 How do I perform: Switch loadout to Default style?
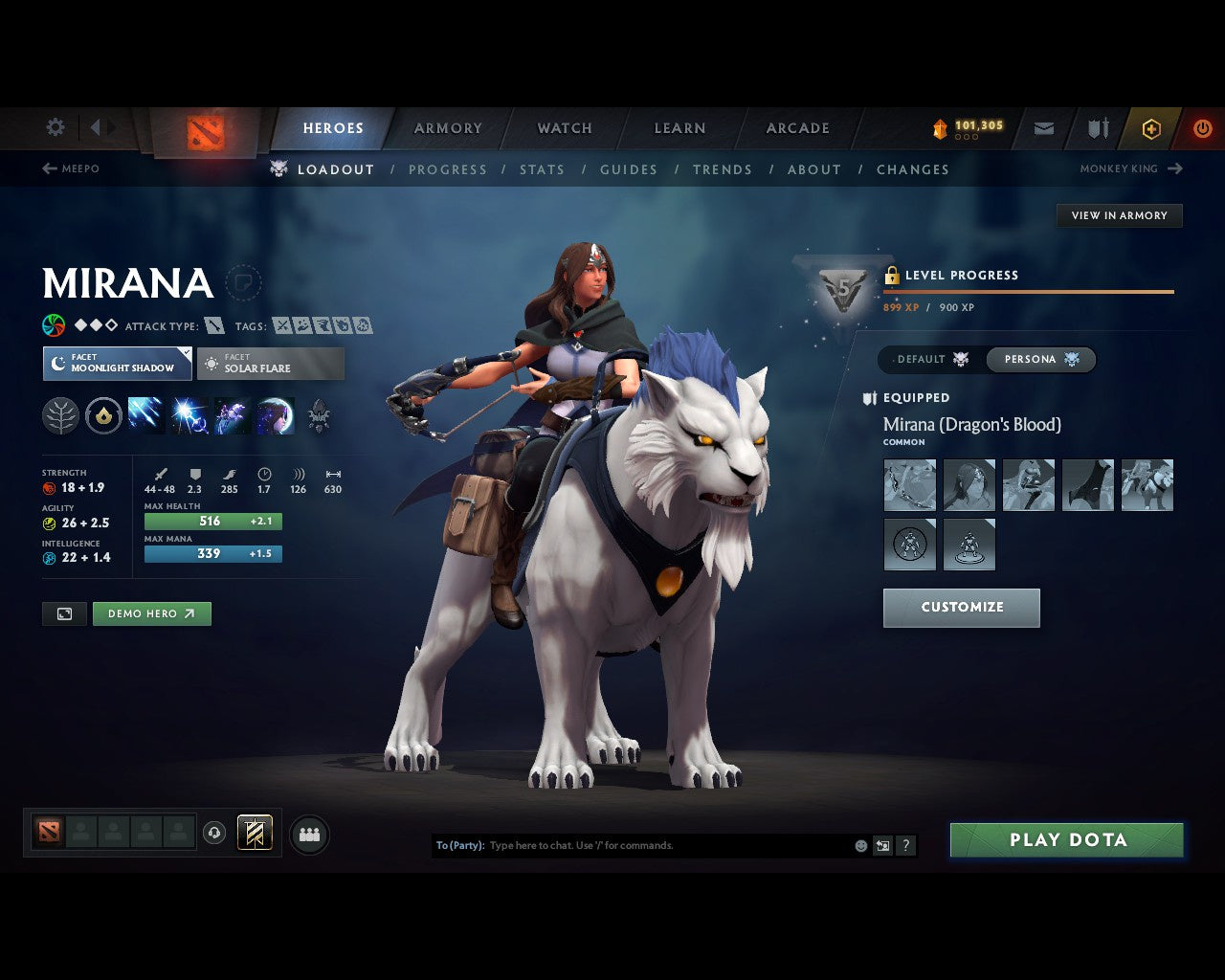[x=931, y=360]
